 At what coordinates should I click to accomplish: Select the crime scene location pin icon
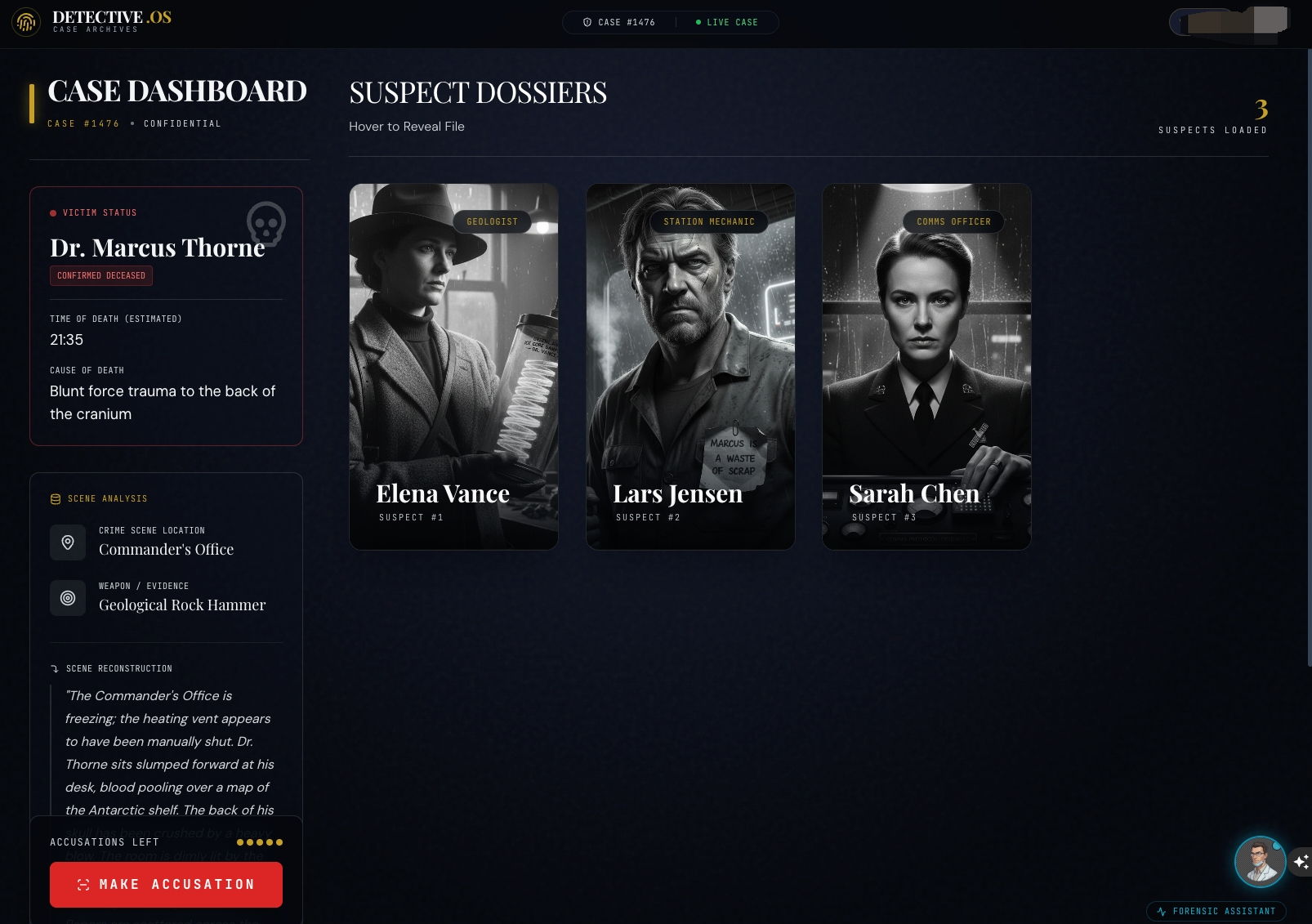[68, 542]
